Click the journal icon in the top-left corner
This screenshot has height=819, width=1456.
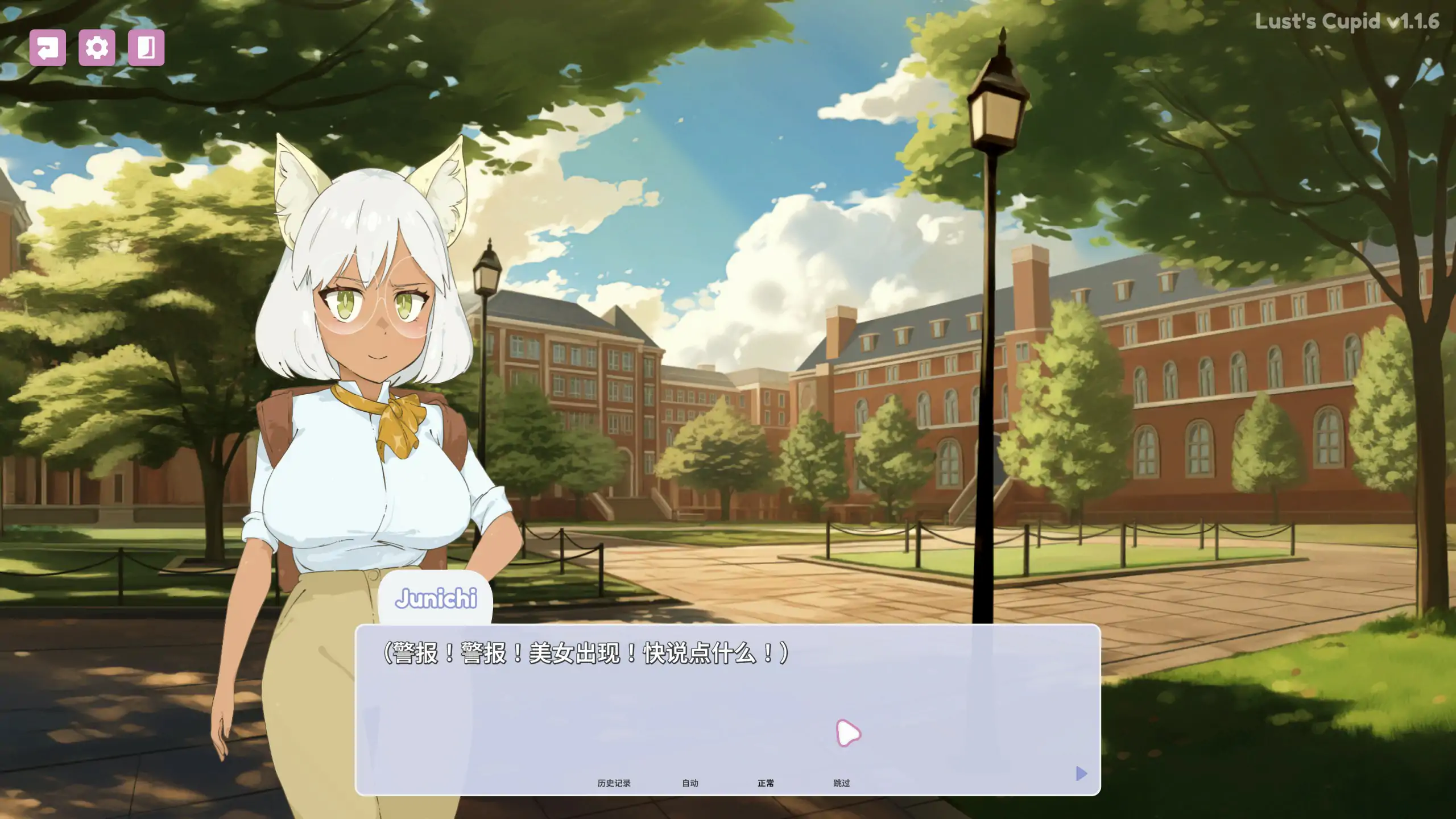[147, 49]
